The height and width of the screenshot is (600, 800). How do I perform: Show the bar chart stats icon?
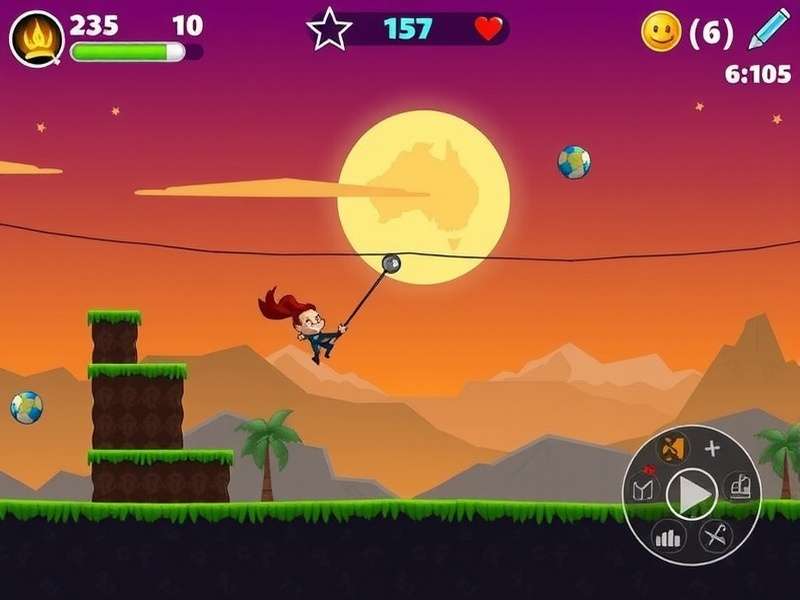click(x=667, y=537)
